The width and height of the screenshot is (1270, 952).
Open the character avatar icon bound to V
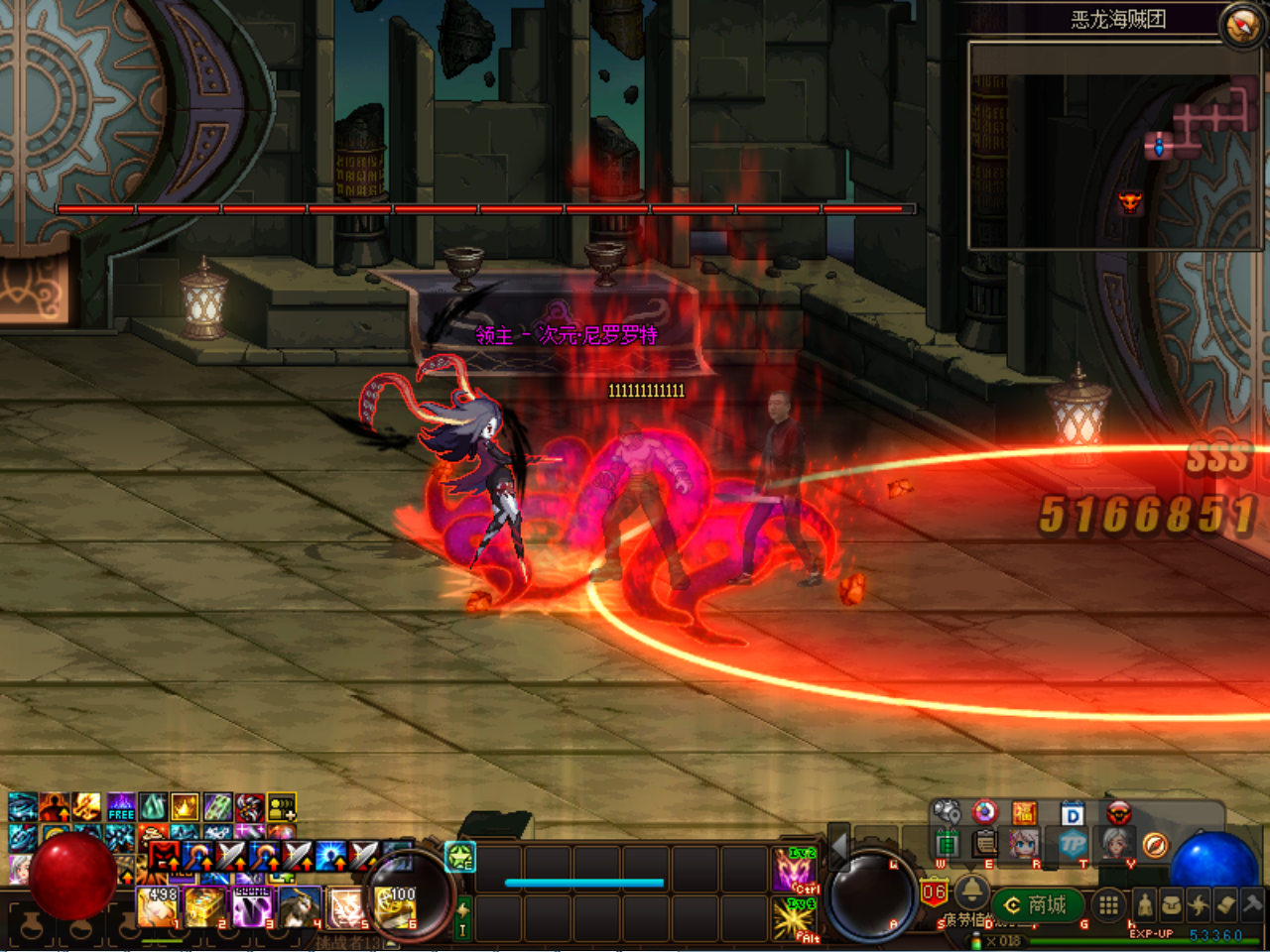[1117, 844]
